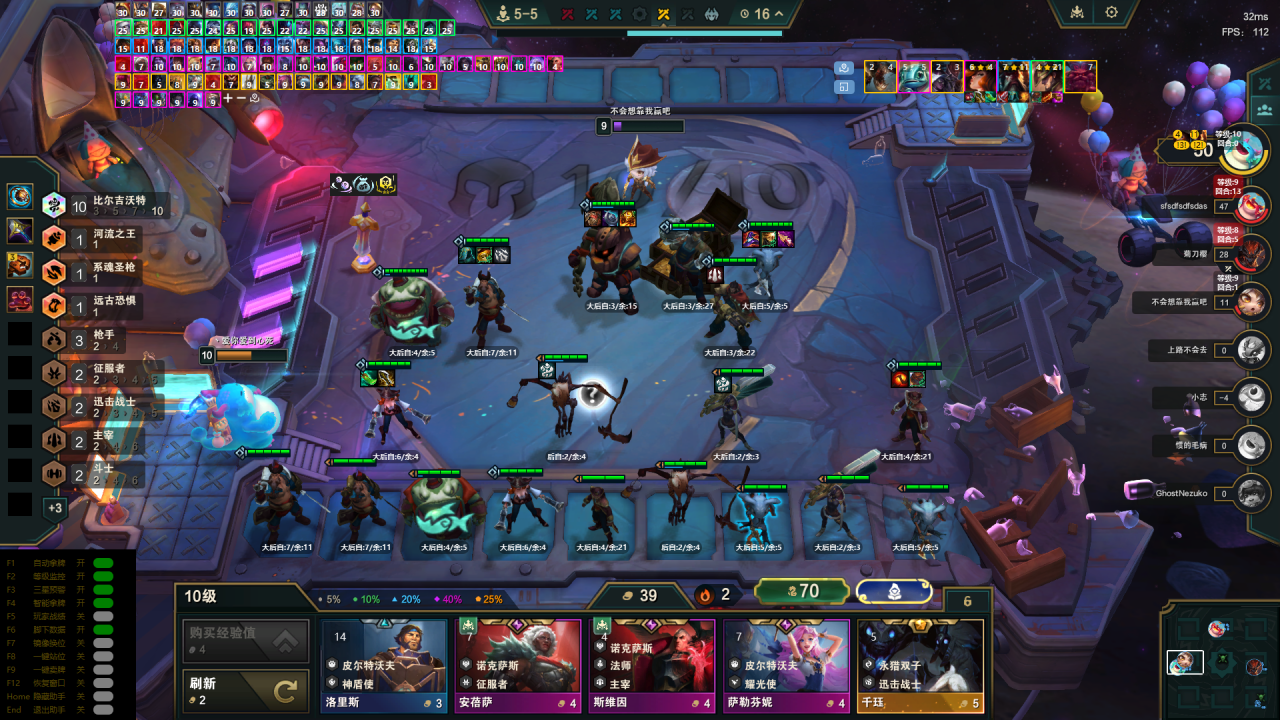Open the stage 5-5 round tracker

pos(517,14)
